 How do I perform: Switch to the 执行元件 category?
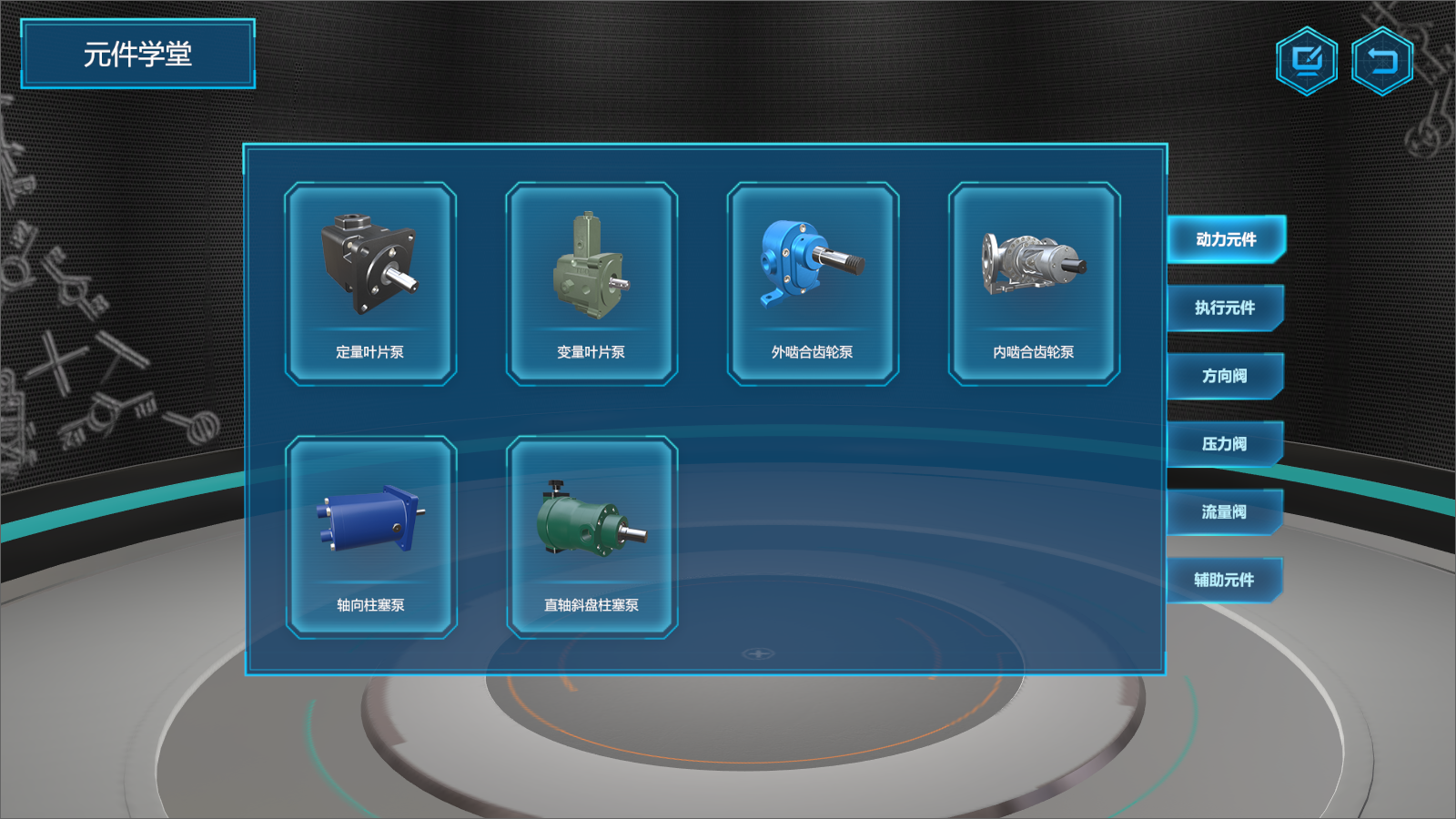tap(1225, 308)
